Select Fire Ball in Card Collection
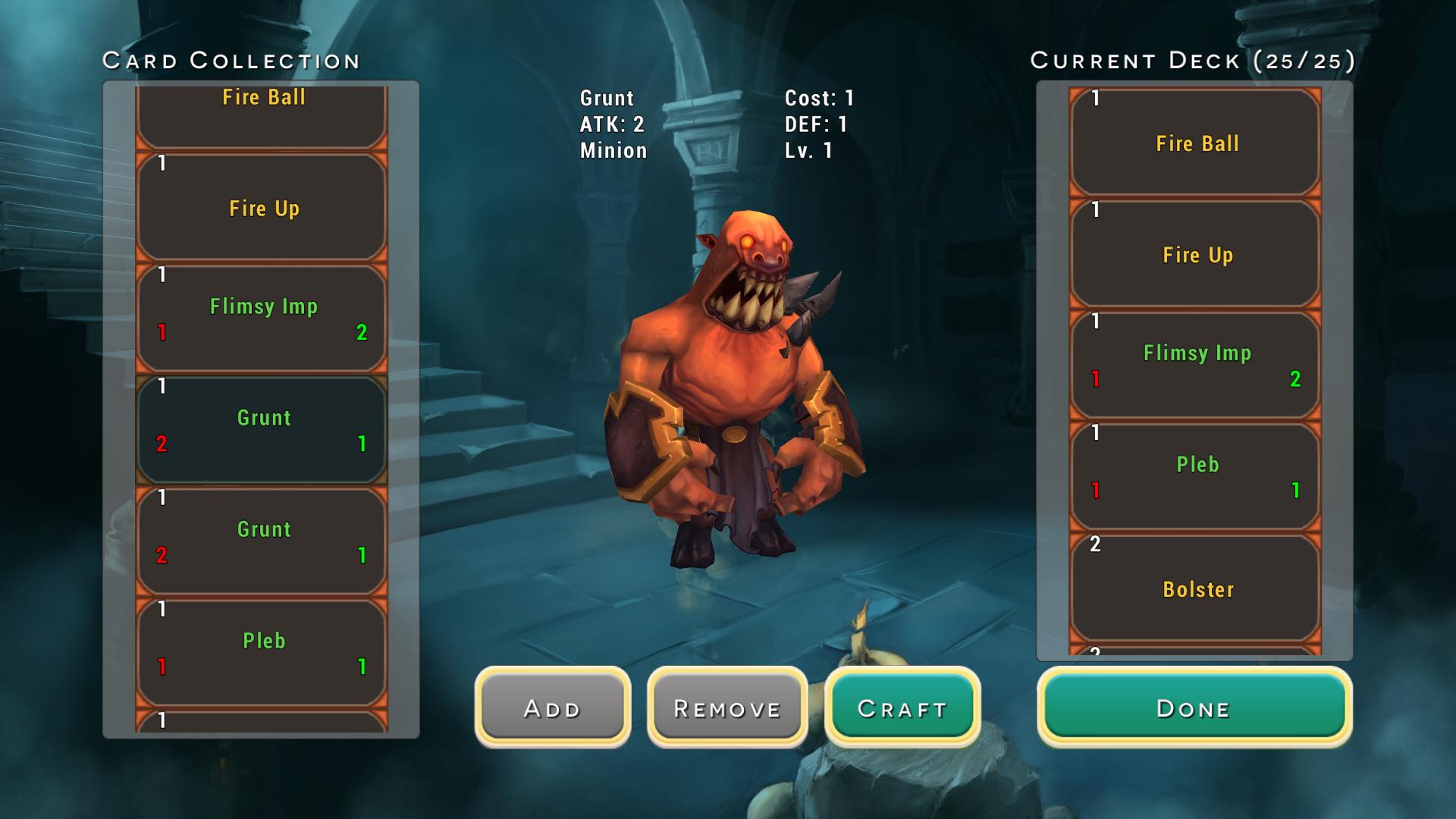Screen dimensions: 1456x819 [x=262, y=115]
